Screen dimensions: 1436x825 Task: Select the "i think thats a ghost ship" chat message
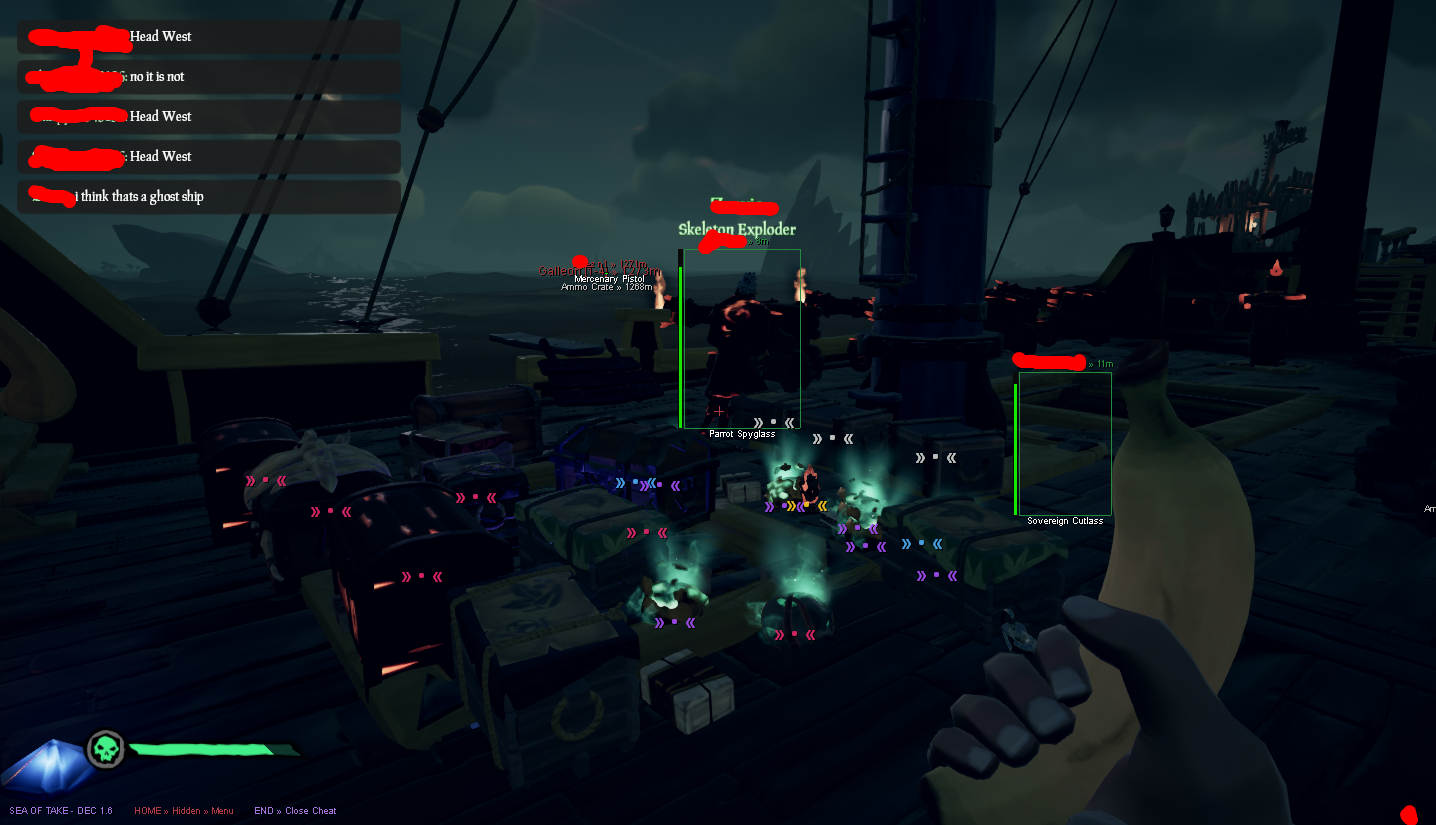pos(140,197)
